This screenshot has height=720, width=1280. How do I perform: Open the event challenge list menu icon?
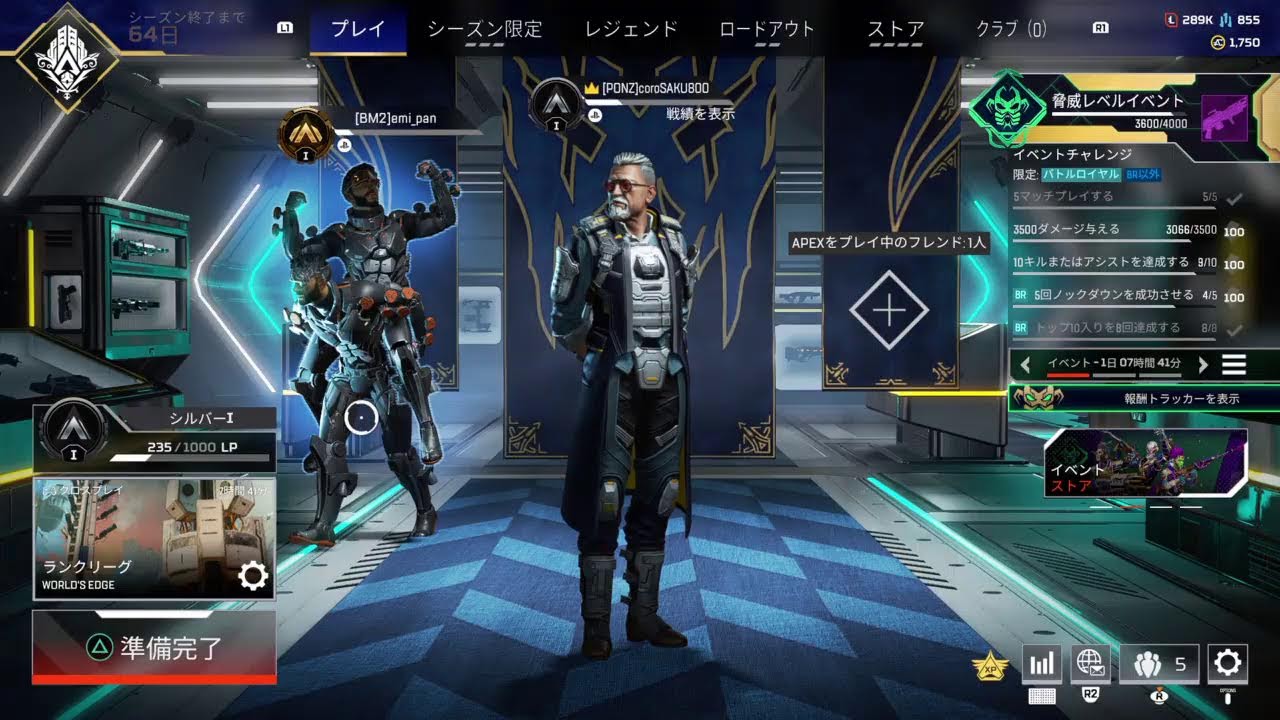[1234, 365]
